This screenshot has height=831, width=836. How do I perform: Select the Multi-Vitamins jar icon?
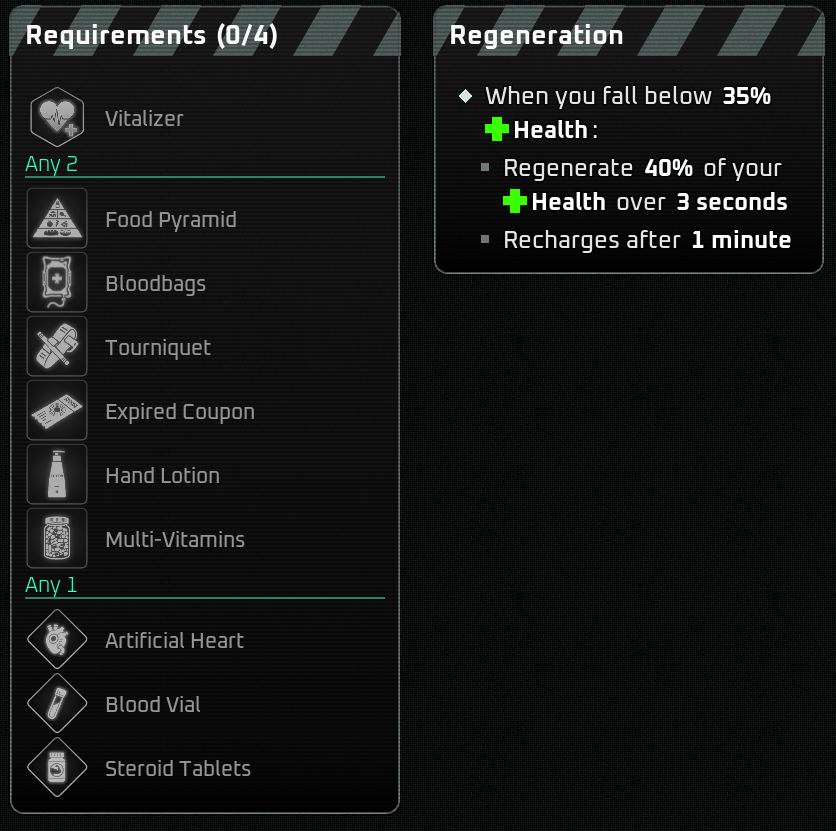tap(57, 539)
